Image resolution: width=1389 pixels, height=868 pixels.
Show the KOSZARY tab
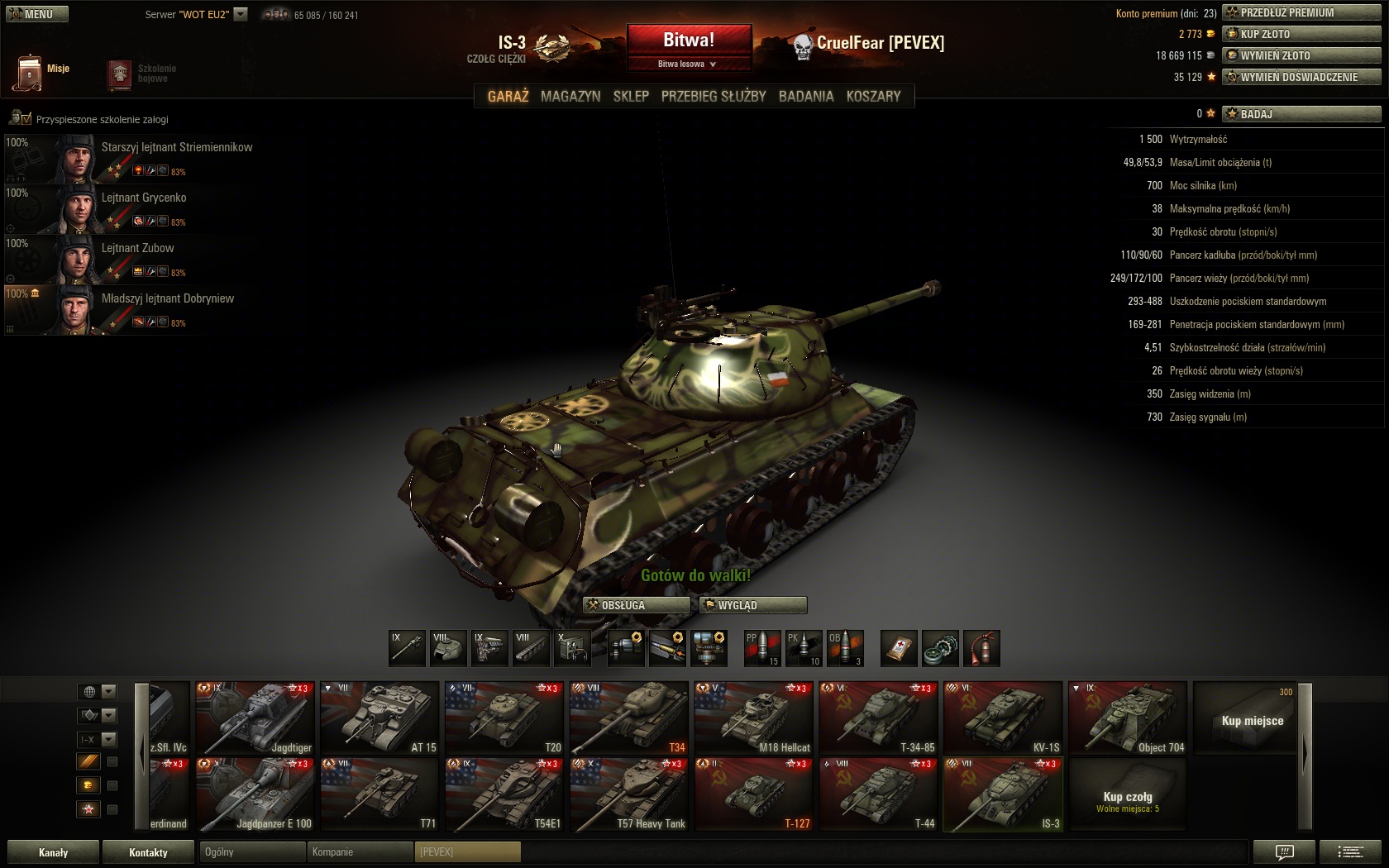point(873,97)
